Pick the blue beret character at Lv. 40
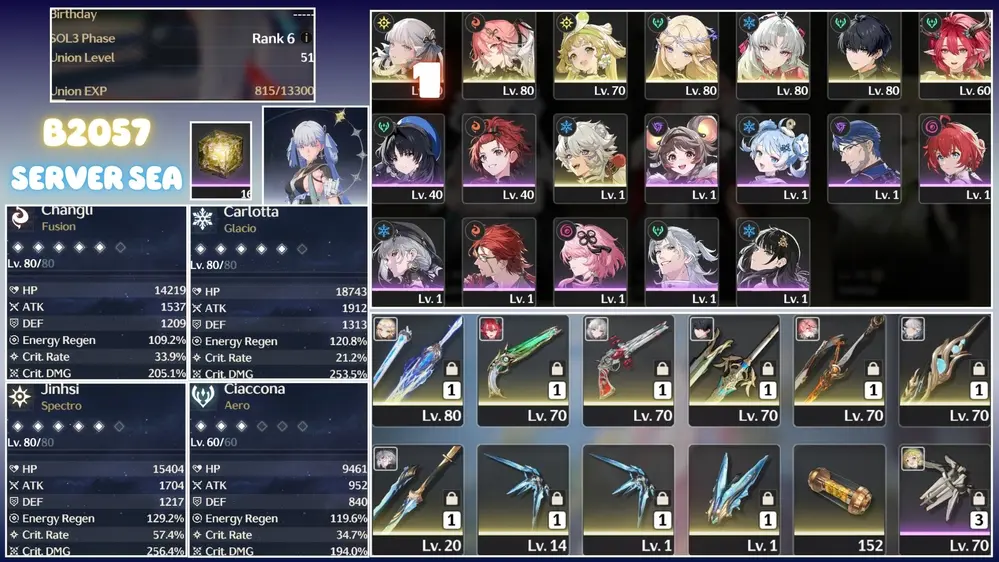This screenshot has width=999, height=562. point(408,158)
